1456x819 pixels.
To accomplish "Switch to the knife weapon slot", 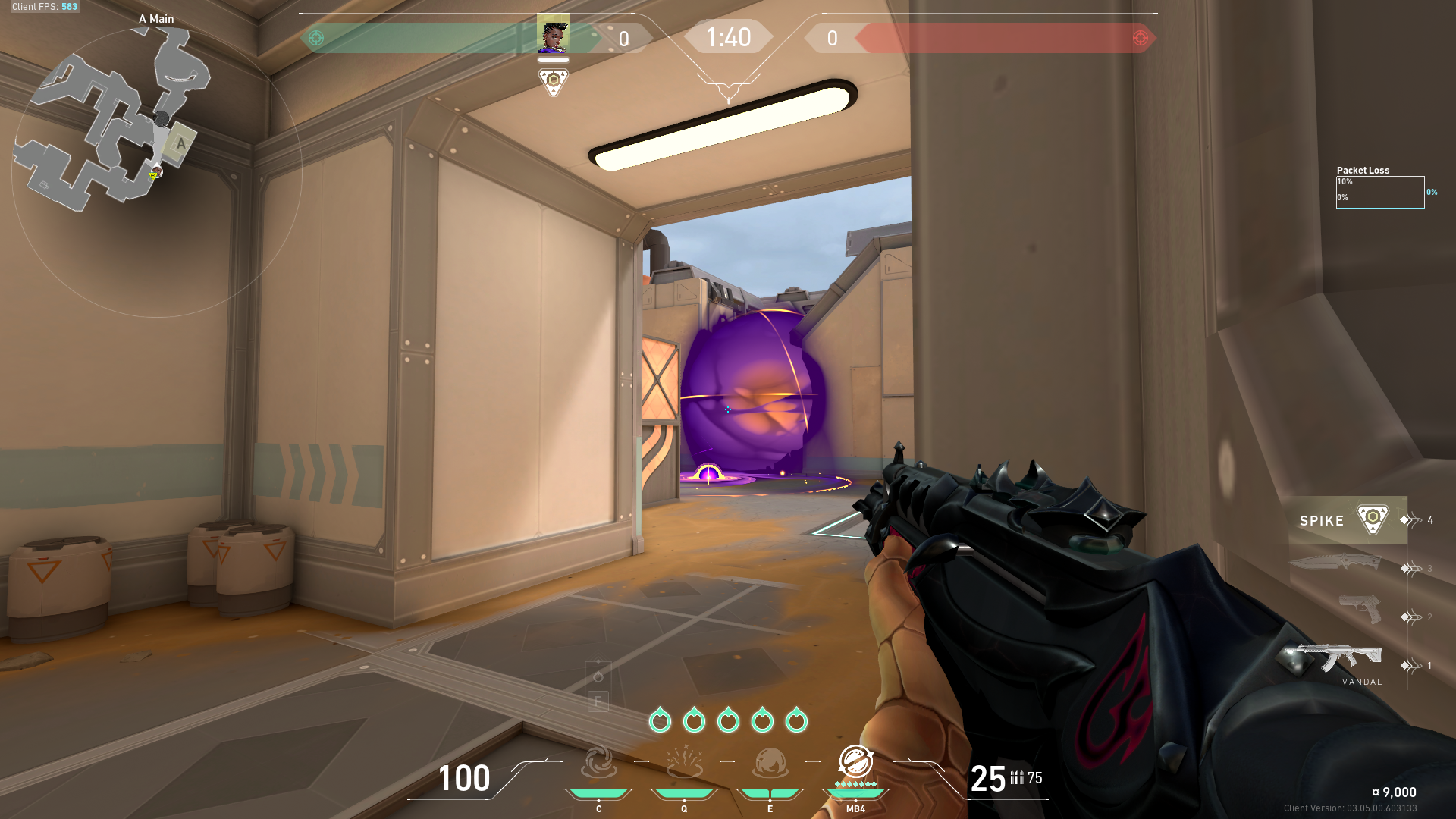I will tap(1336, 562).
